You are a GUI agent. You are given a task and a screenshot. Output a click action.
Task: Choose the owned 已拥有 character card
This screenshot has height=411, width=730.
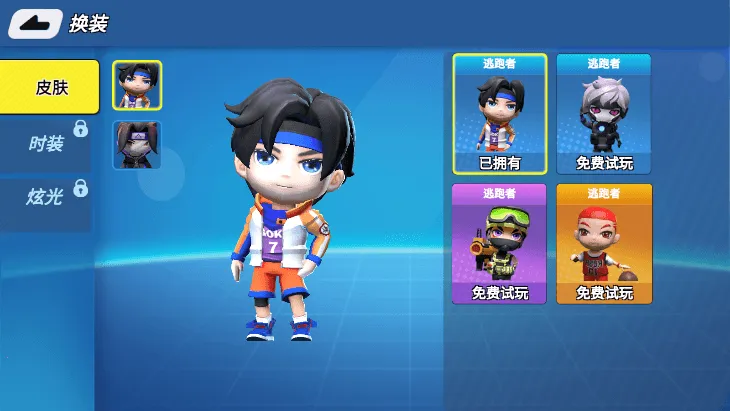point(500,113)
